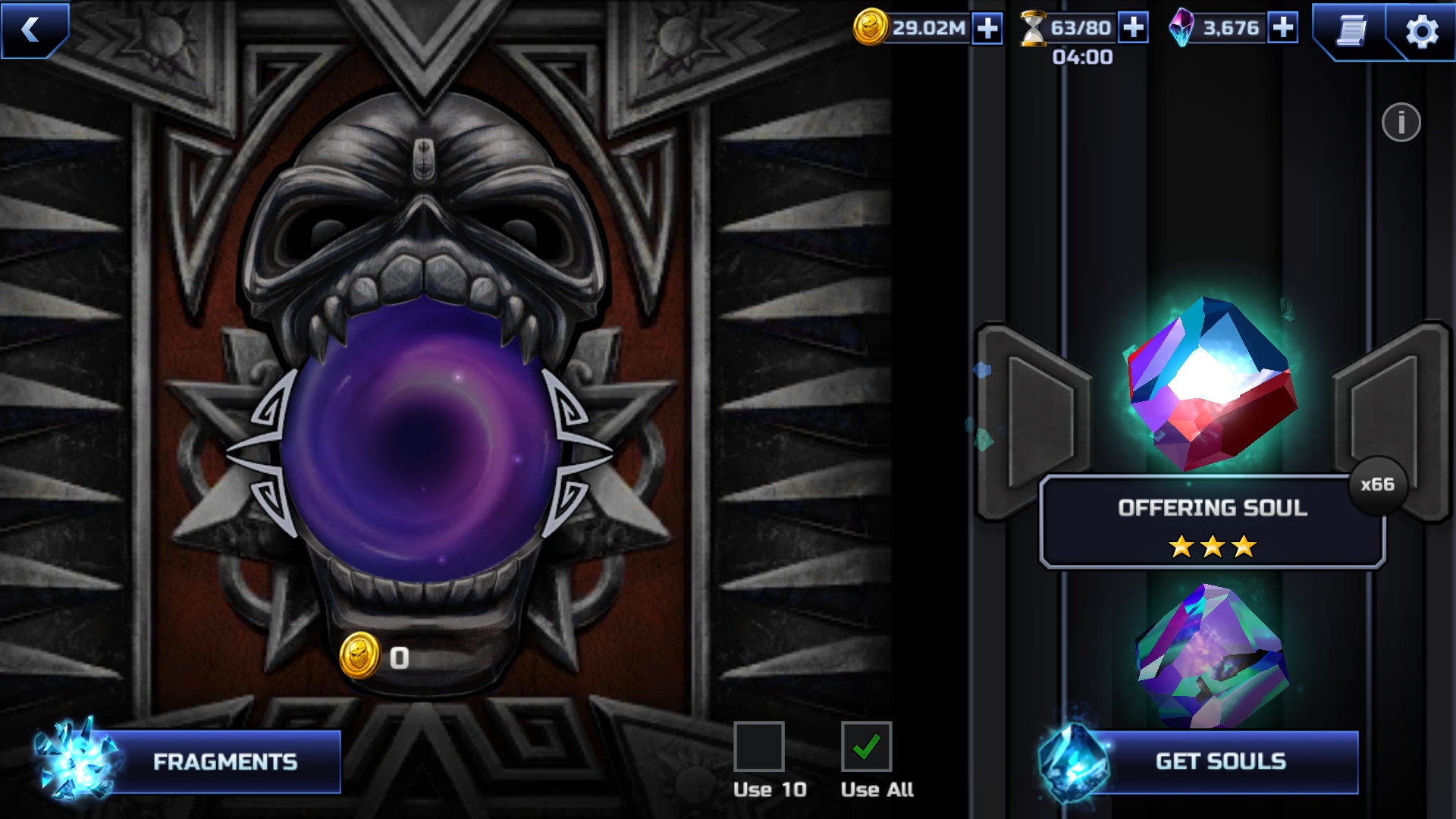Go back using the top-left arrow

click(32, 29)
